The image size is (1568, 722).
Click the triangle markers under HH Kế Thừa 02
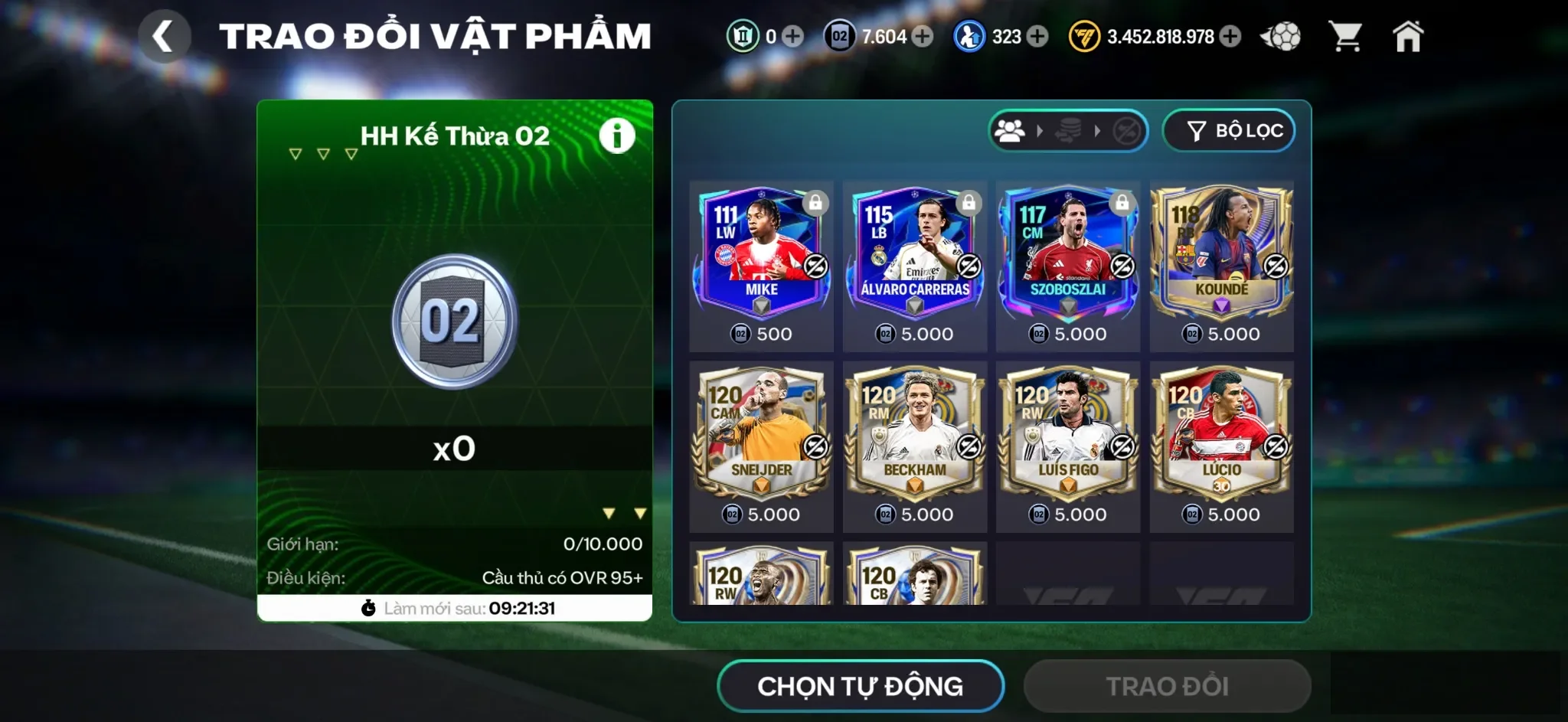point(322,153)
